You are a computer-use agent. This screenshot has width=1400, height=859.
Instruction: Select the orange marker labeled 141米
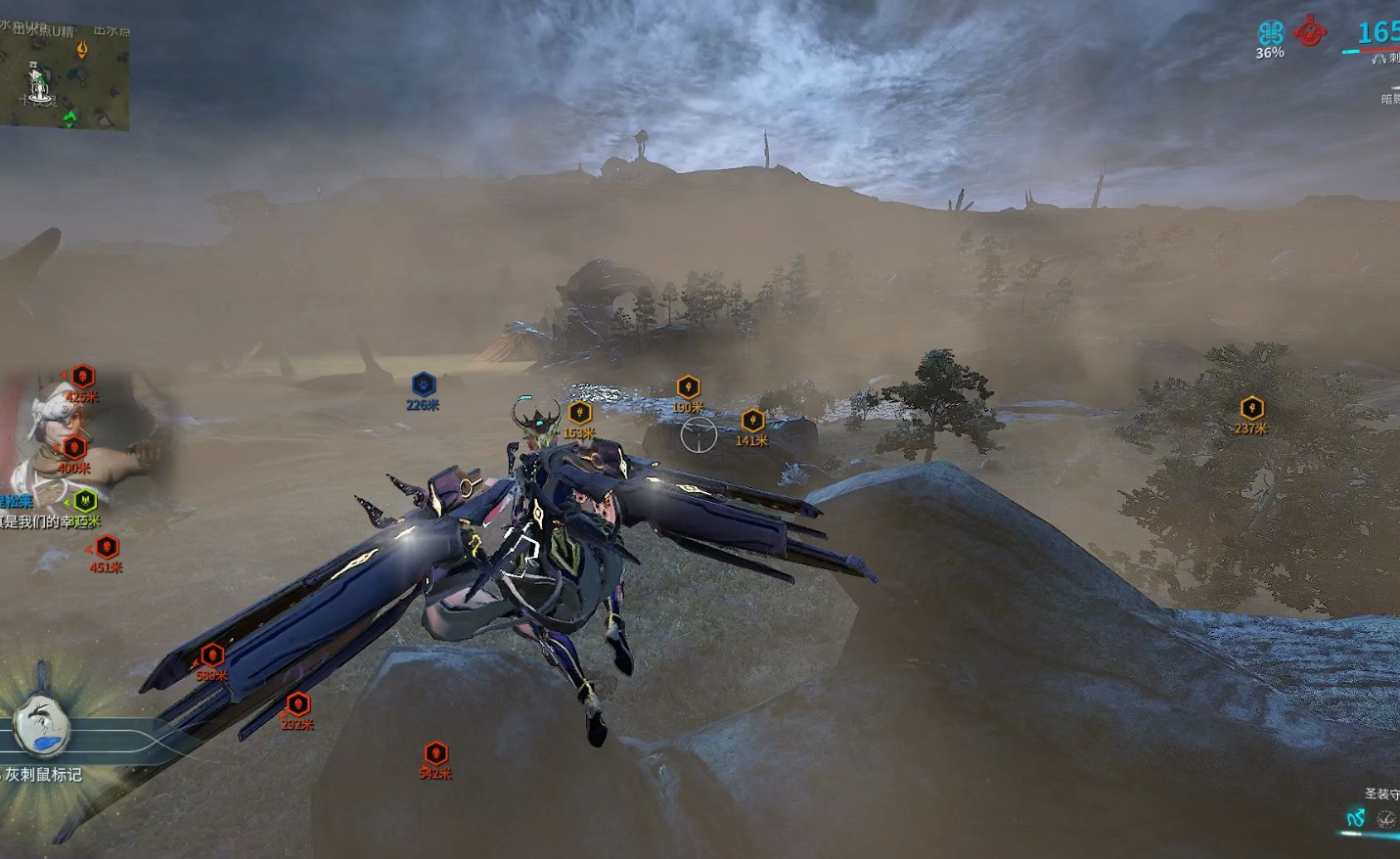pyautogui.click(x=752, y=421)
